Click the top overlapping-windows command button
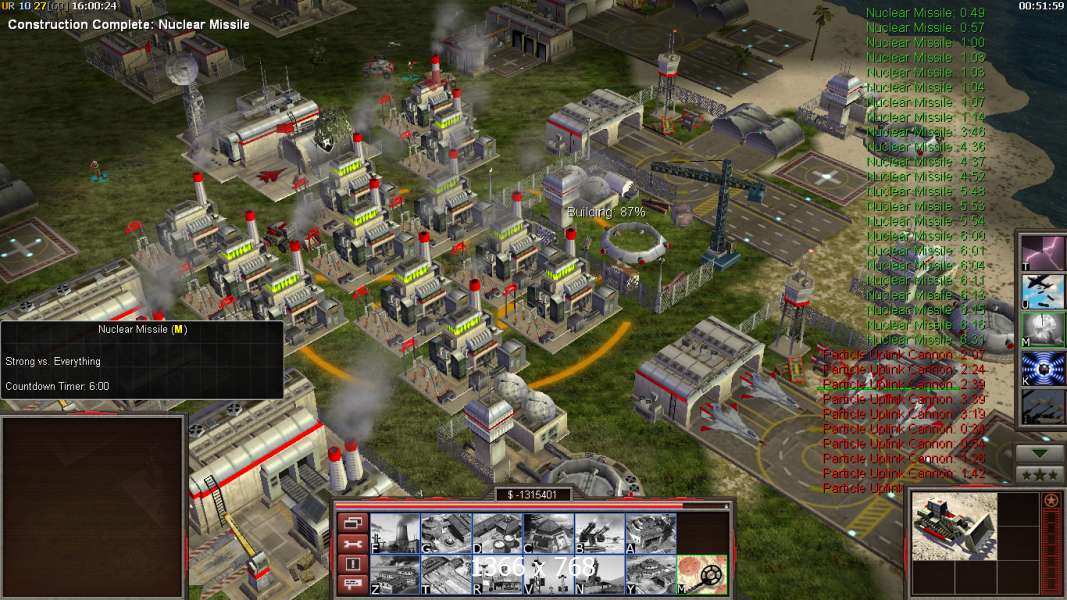The image size is (1067, 600). pyautogui.click(x=353, y=522)
